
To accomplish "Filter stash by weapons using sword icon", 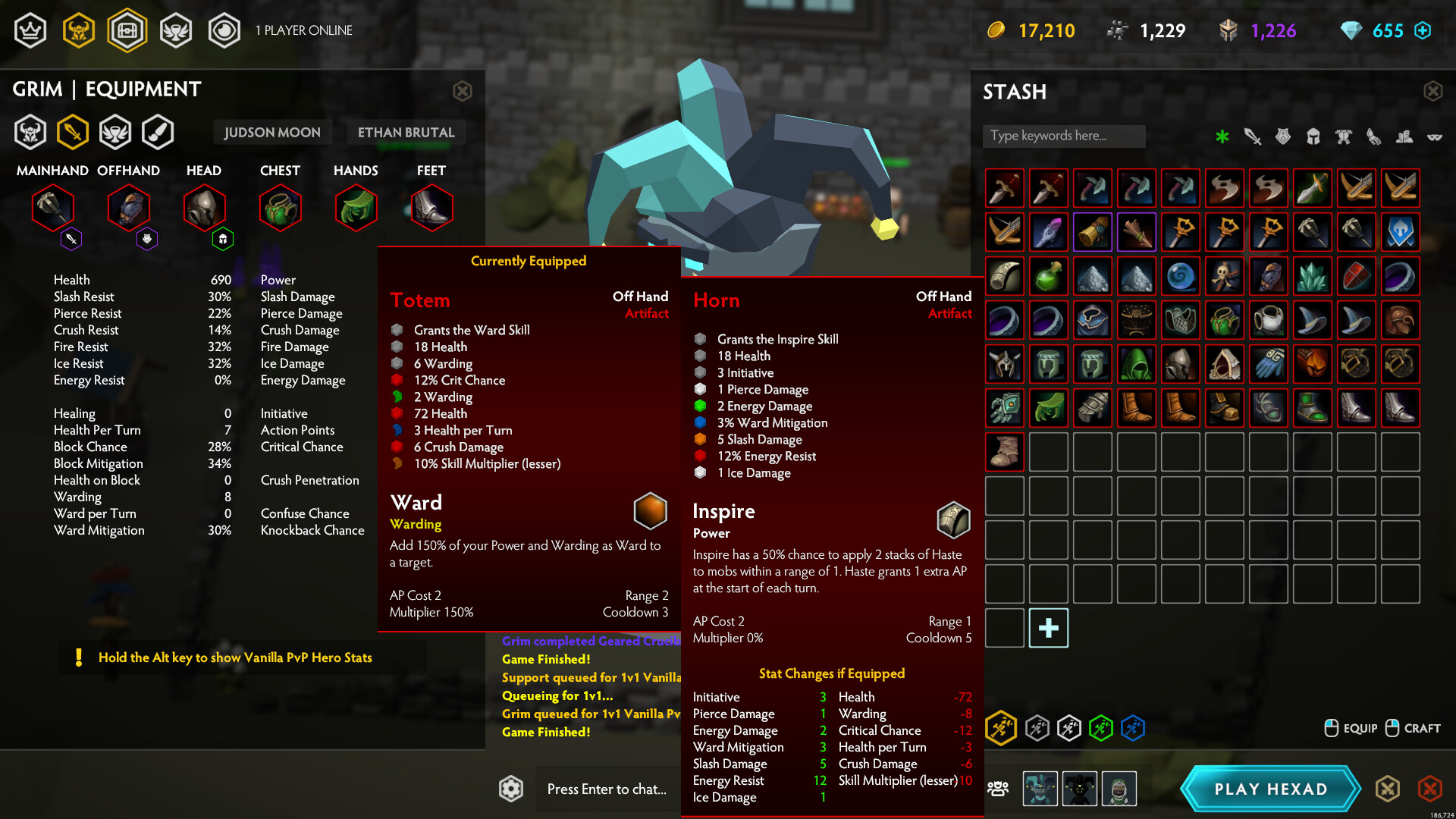I will tap(1251, 136).
